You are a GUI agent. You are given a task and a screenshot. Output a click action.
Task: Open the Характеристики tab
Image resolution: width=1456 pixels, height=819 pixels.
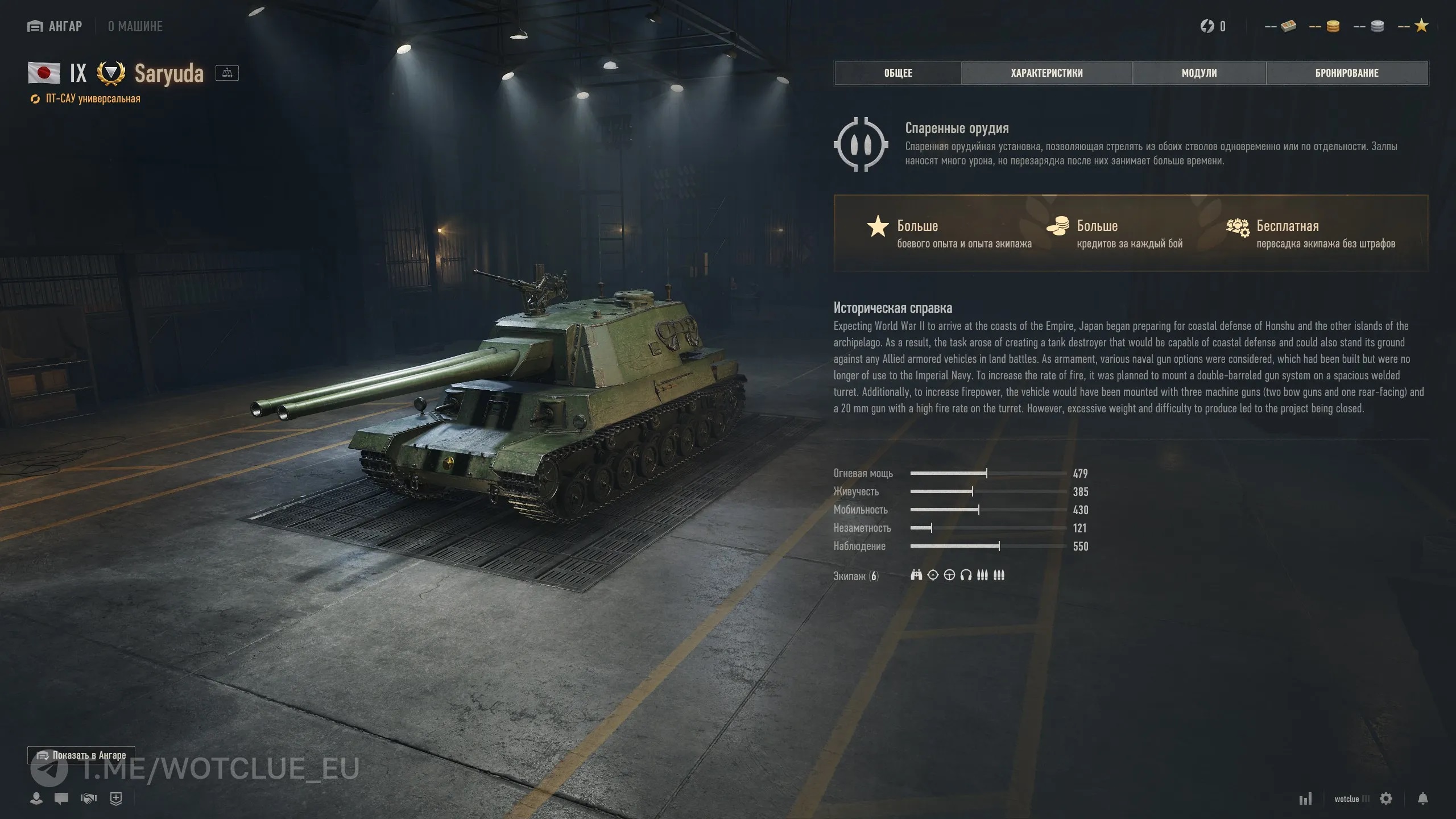click(1046, 73)
